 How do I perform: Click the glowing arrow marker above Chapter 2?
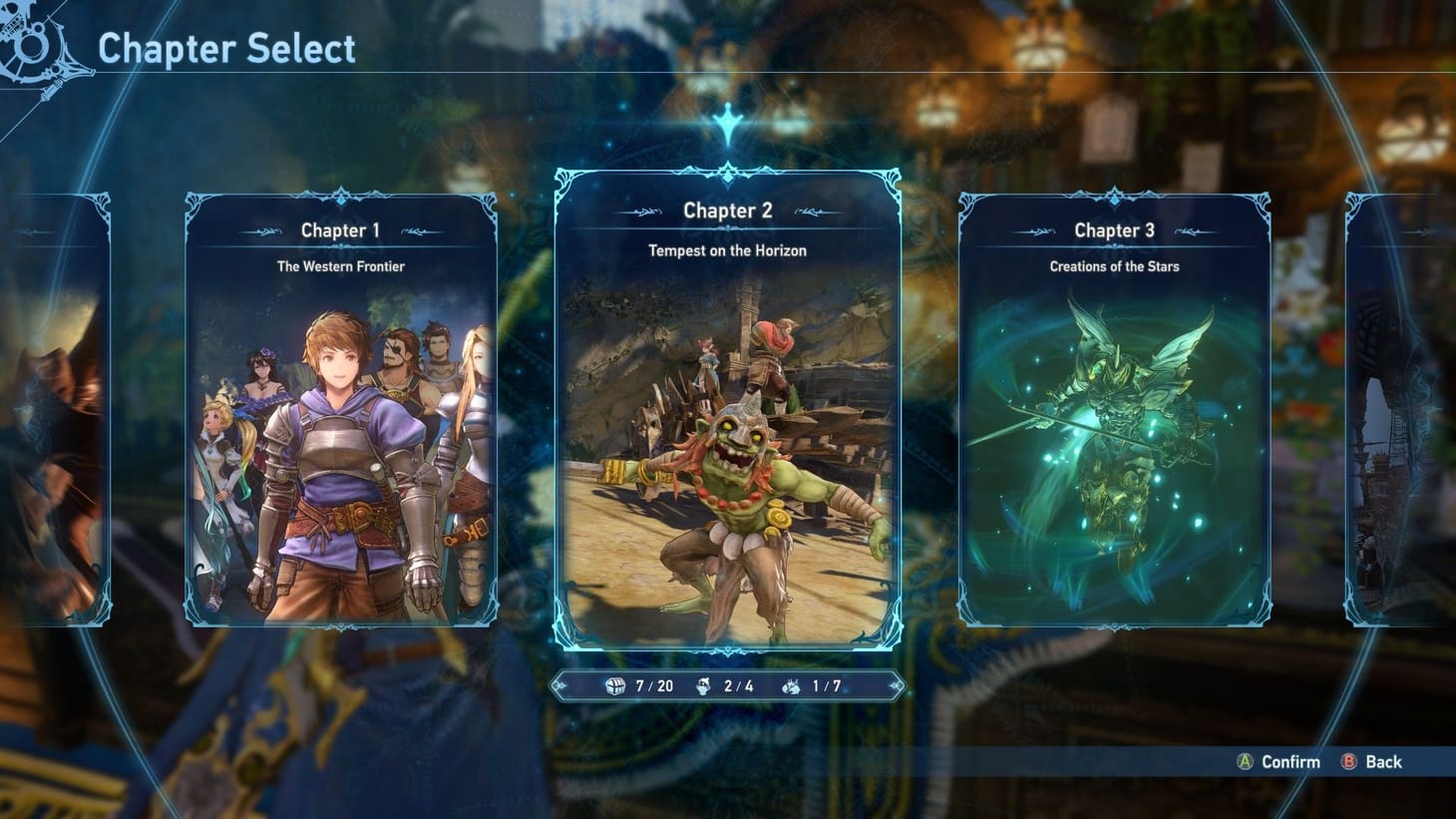click(727, 121)
